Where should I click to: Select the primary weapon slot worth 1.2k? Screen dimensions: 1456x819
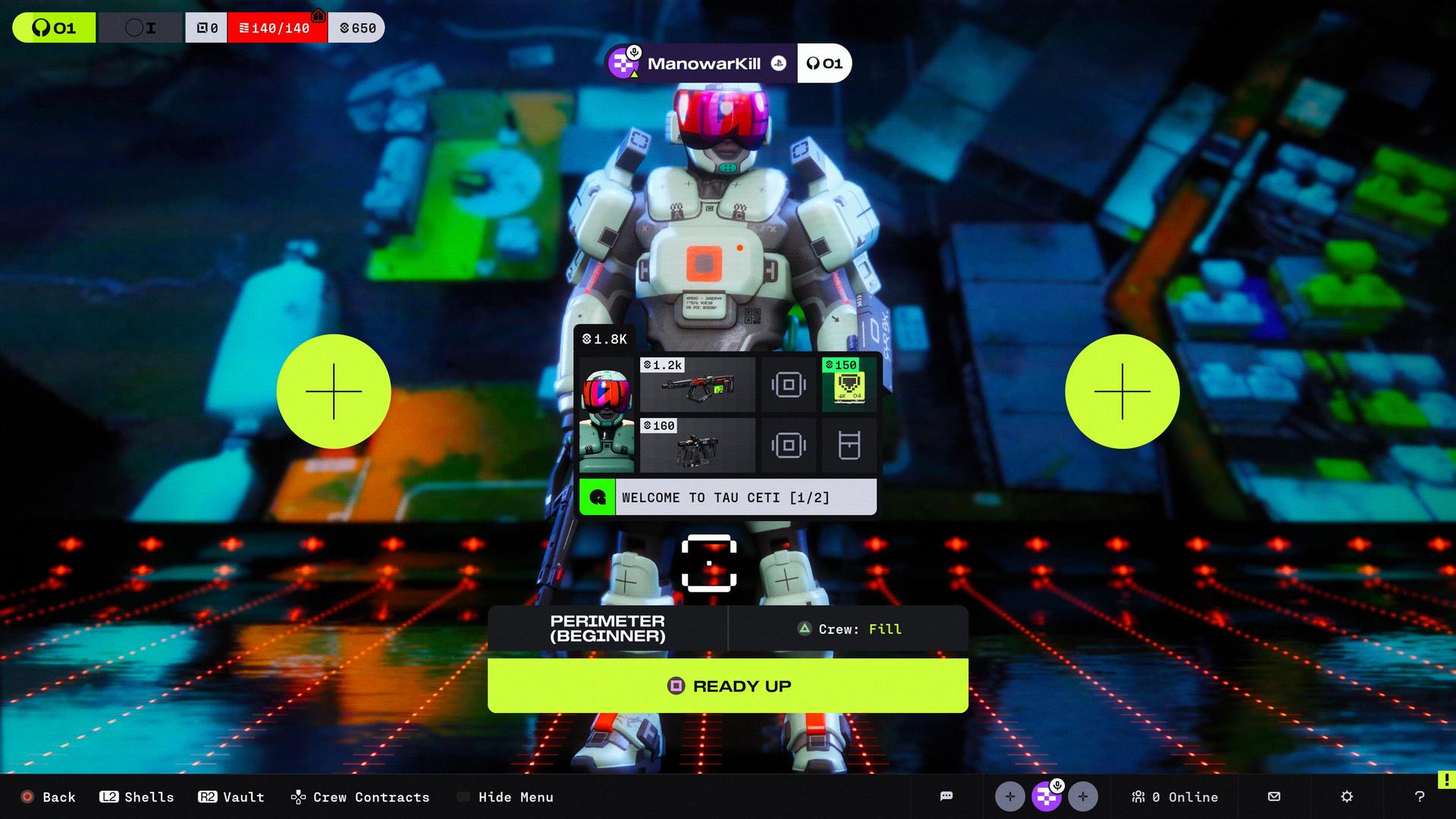click(698, 384)
